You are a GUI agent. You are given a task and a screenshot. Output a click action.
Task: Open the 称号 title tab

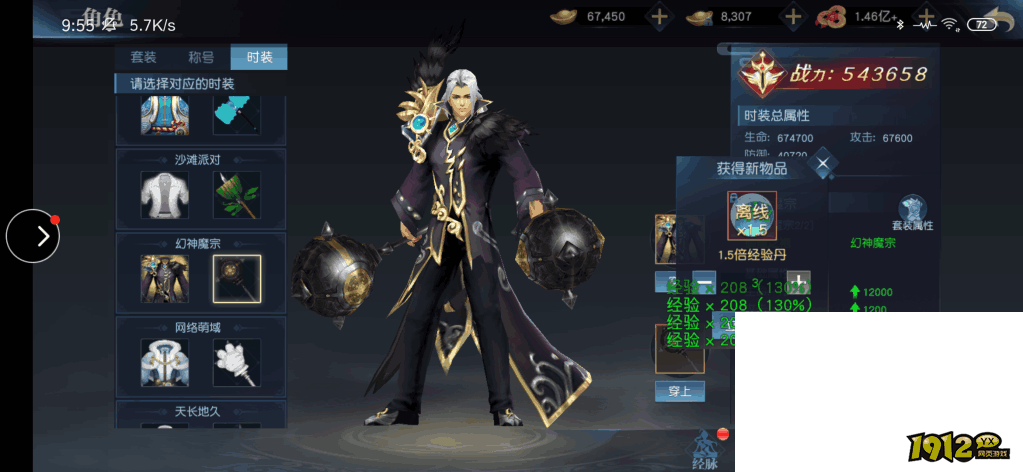click(201, 57)
